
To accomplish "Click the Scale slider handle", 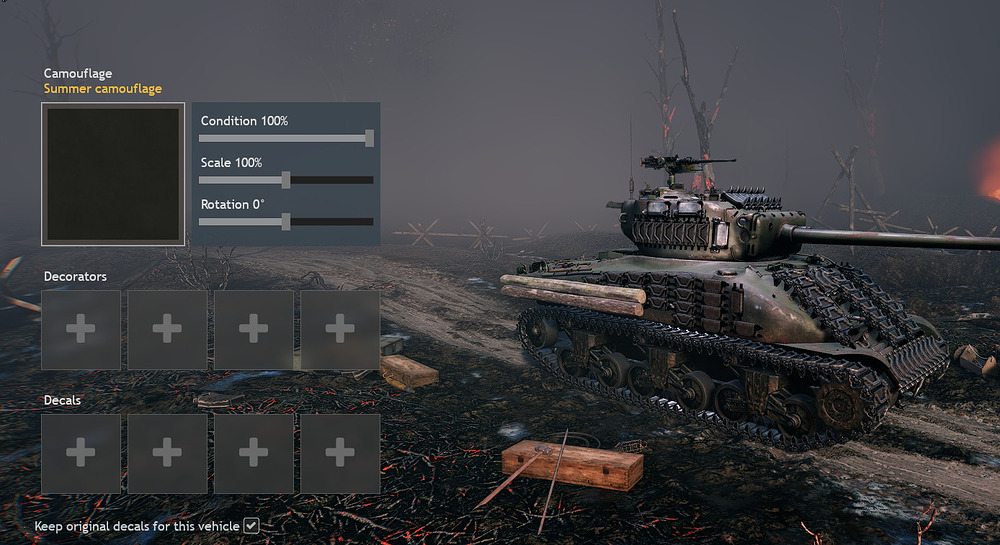I will (x=286, y=180).
